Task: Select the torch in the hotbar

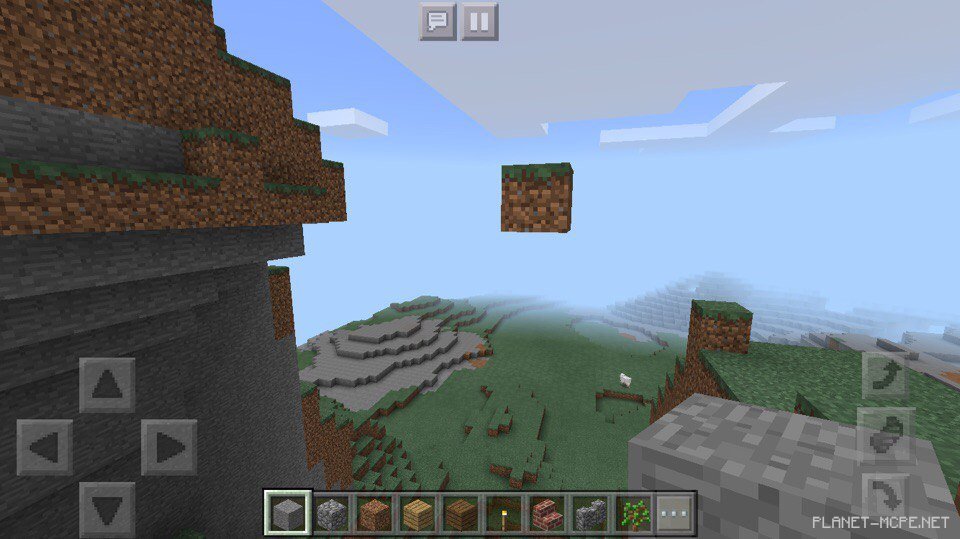Action: coord(503,514)
